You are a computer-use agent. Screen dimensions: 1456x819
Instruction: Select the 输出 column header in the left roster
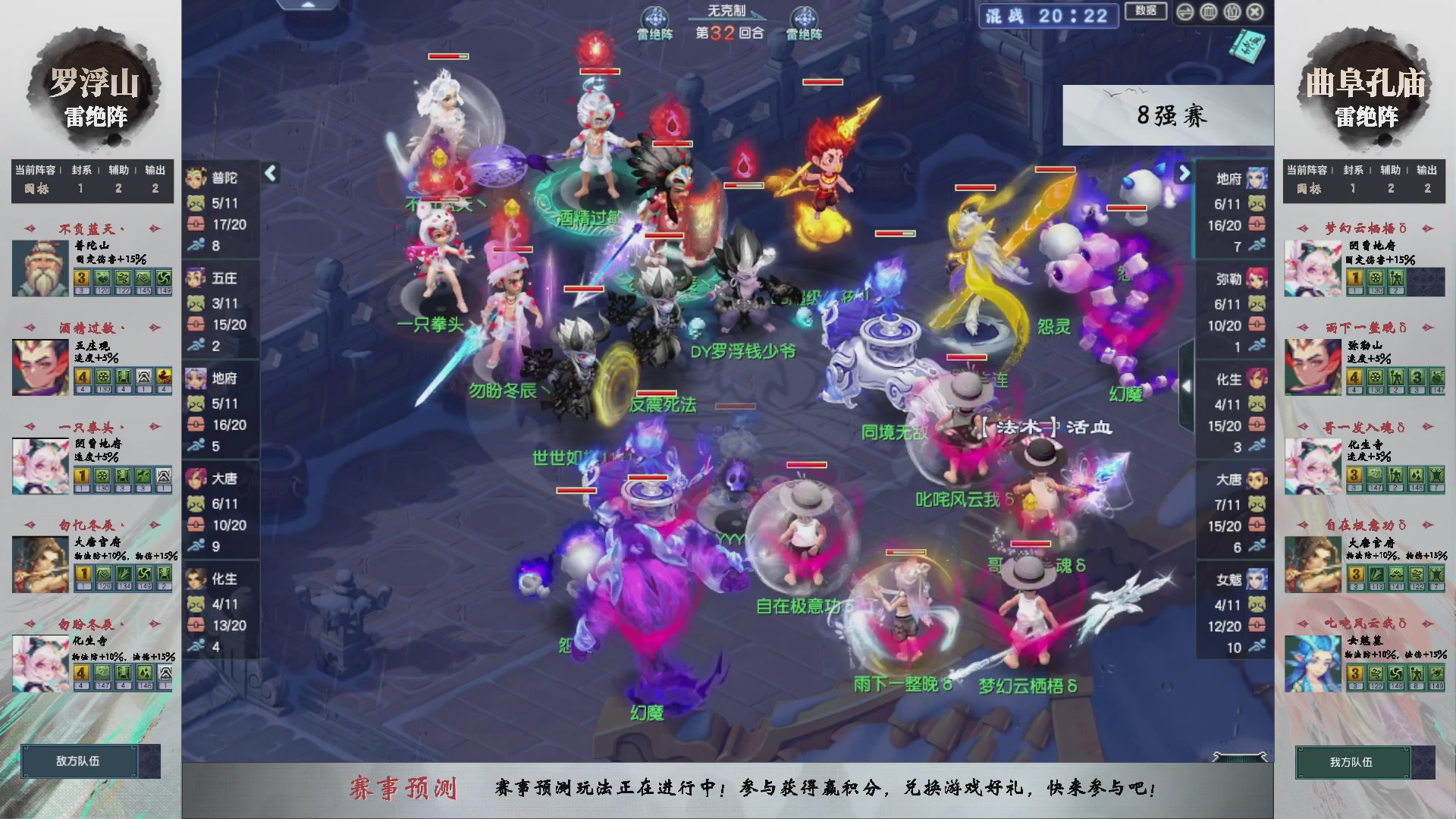coord(154,171)
